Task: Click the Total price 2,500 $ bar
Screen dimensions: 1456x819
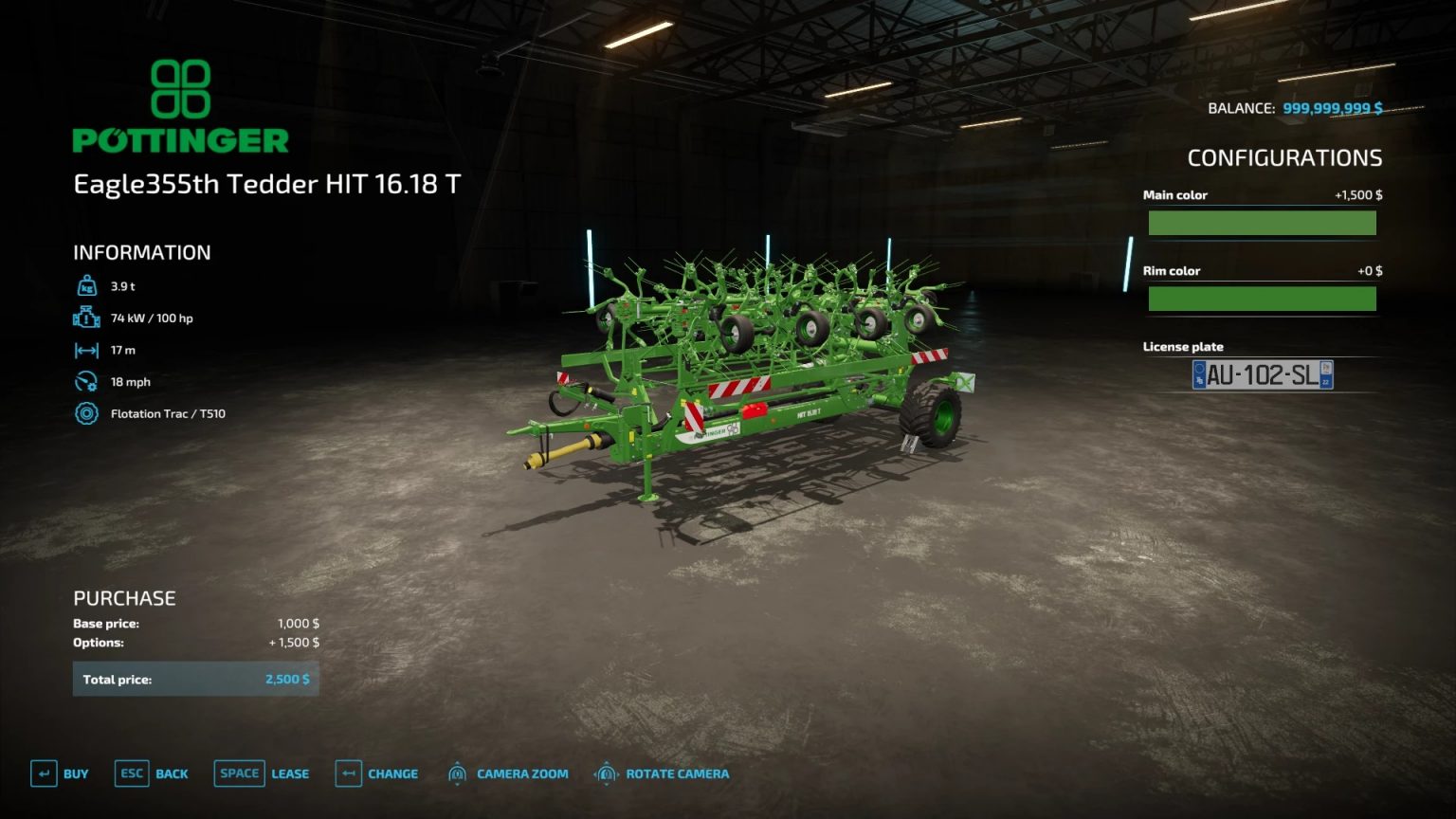Action: [195, 679]
